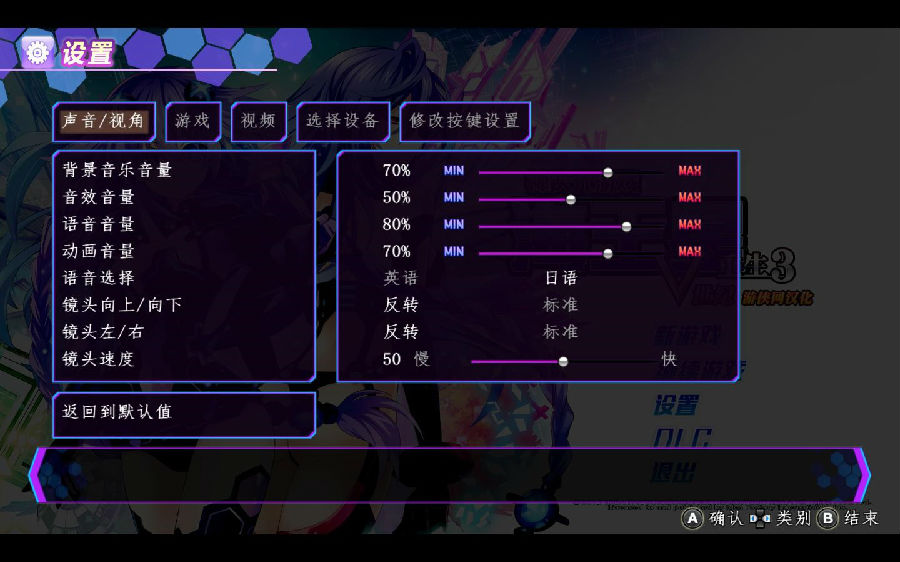Viewport: 900px width, 562px height.
Task: Set 镜头向上/向下 to 标准
Action: point(560,305)
